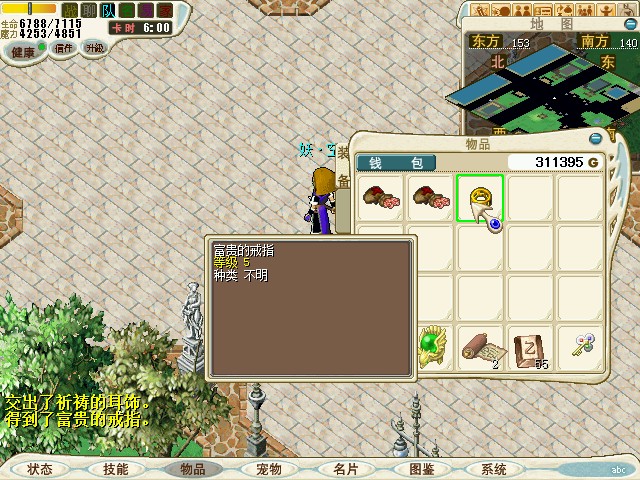Toggle the 队 team mode icon

click(x=108, y=10)
